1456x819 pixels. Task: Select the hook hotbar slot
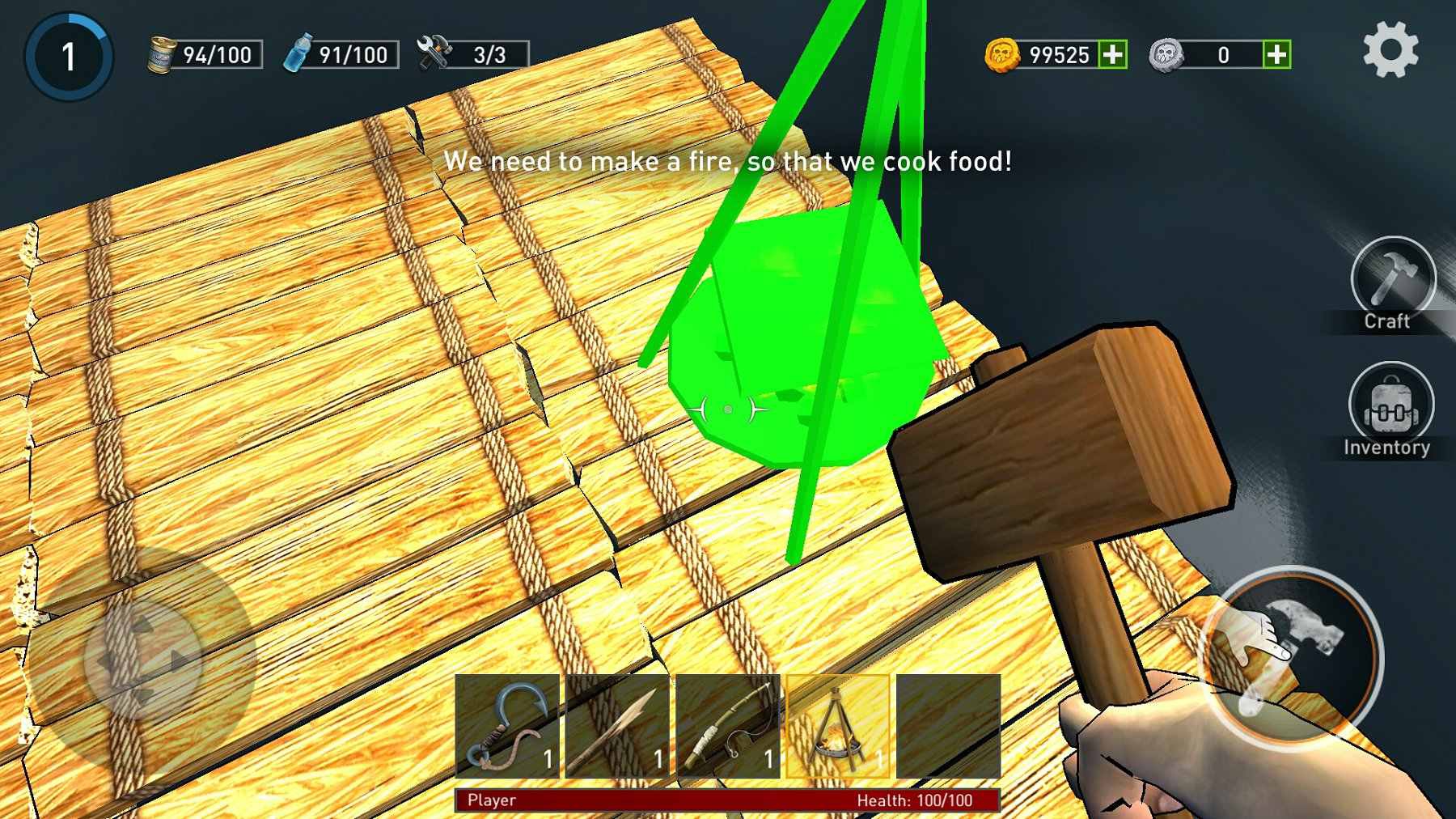507,726
